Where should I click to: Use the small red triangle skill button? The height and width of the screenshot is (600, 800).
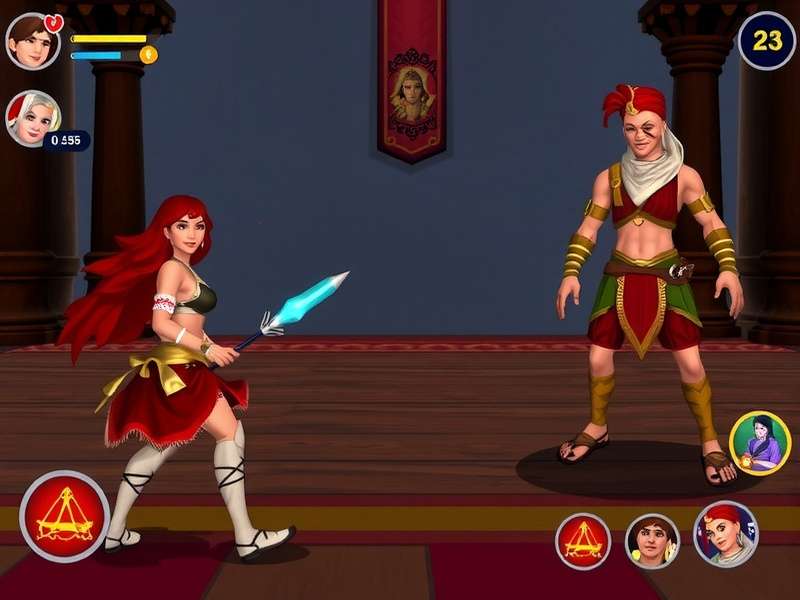point(583,541)
